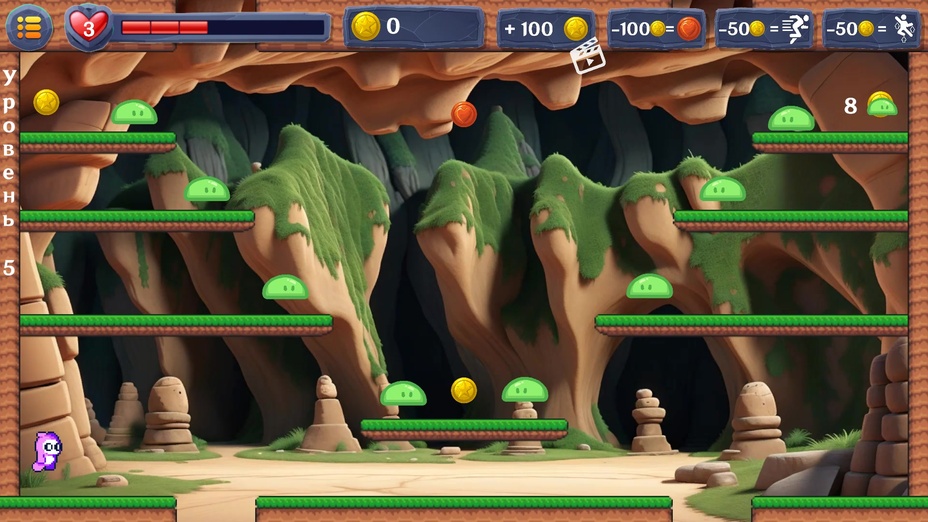Buy the red ball for 100 coins
This screenshot has height=522, width=928.
656,29
